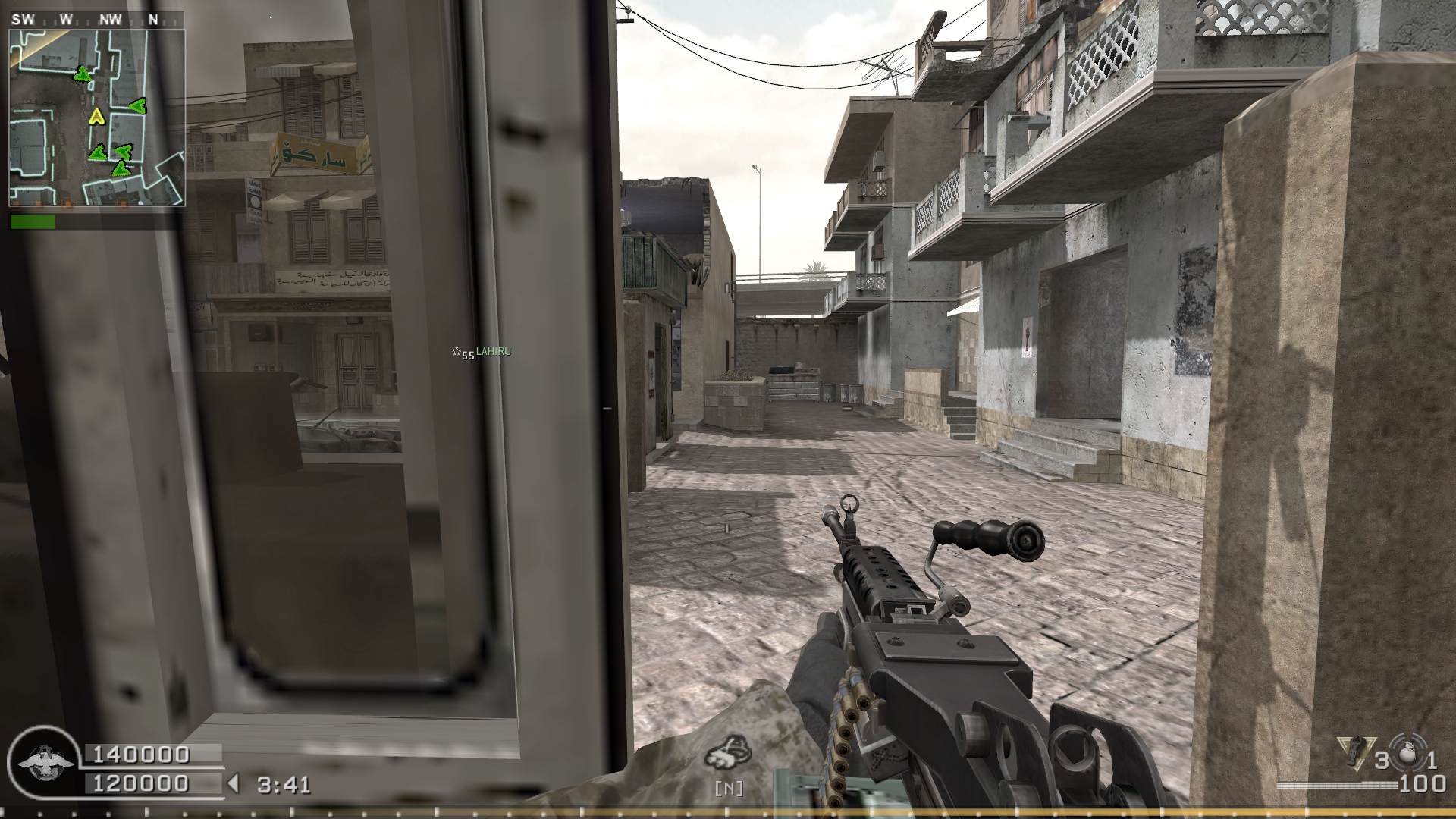The image size is (1456, 819).
Task: Choose the frag grenade icon
Action: click(x=1410, y=758)
